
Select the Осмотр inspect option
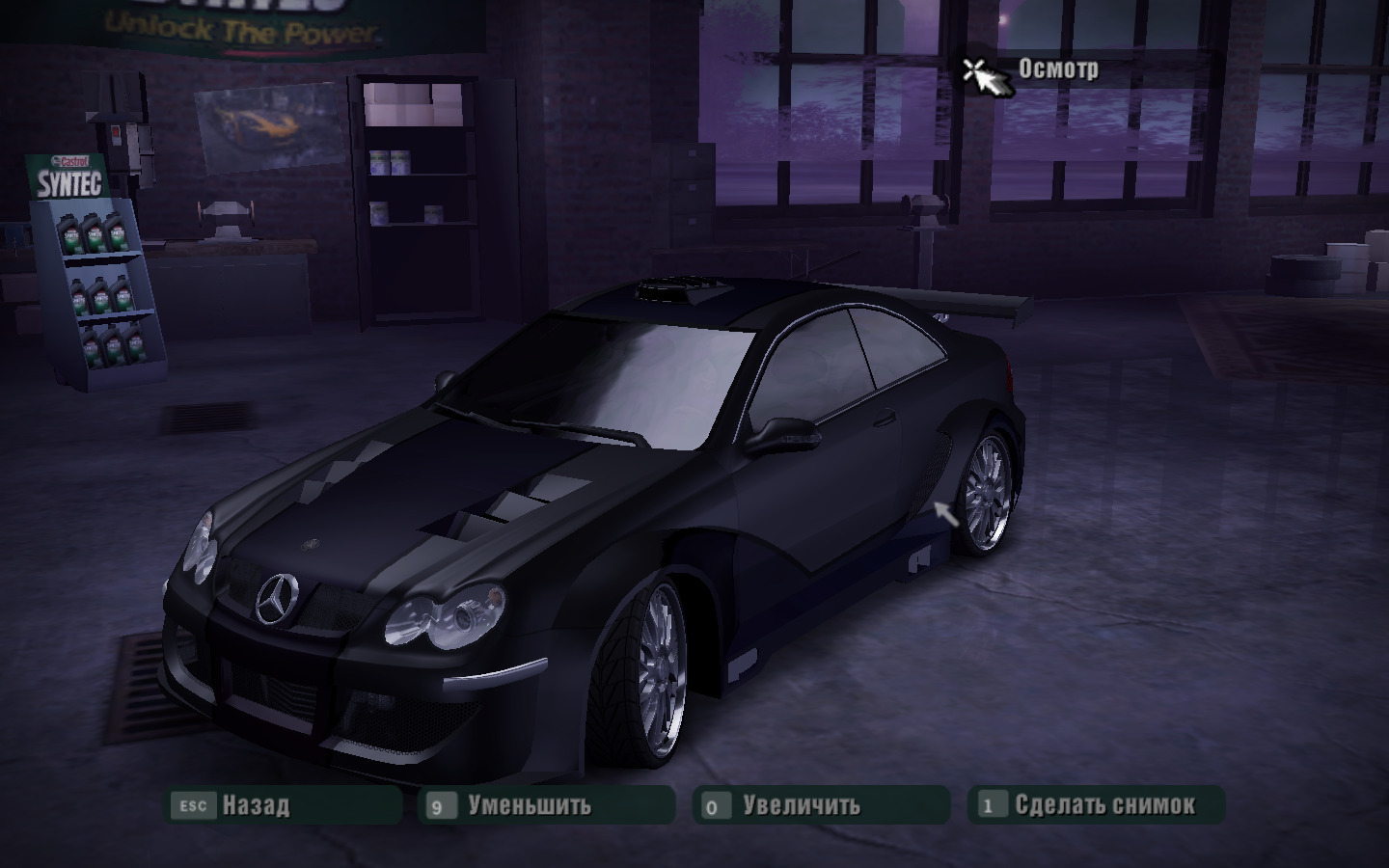click(1057, 69)
